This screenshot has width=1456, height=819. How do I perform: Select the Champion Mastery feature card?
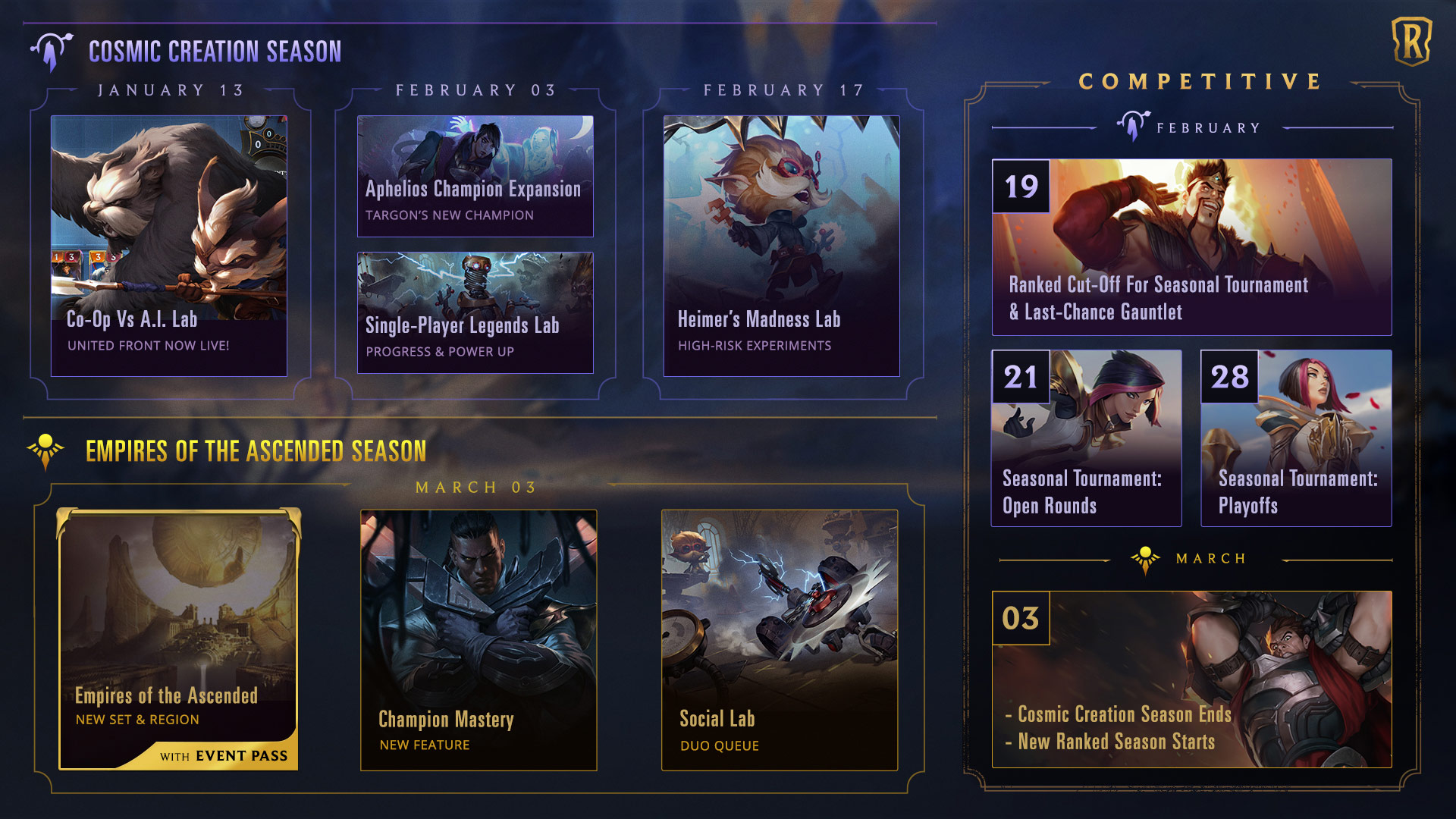pos(479,640)
